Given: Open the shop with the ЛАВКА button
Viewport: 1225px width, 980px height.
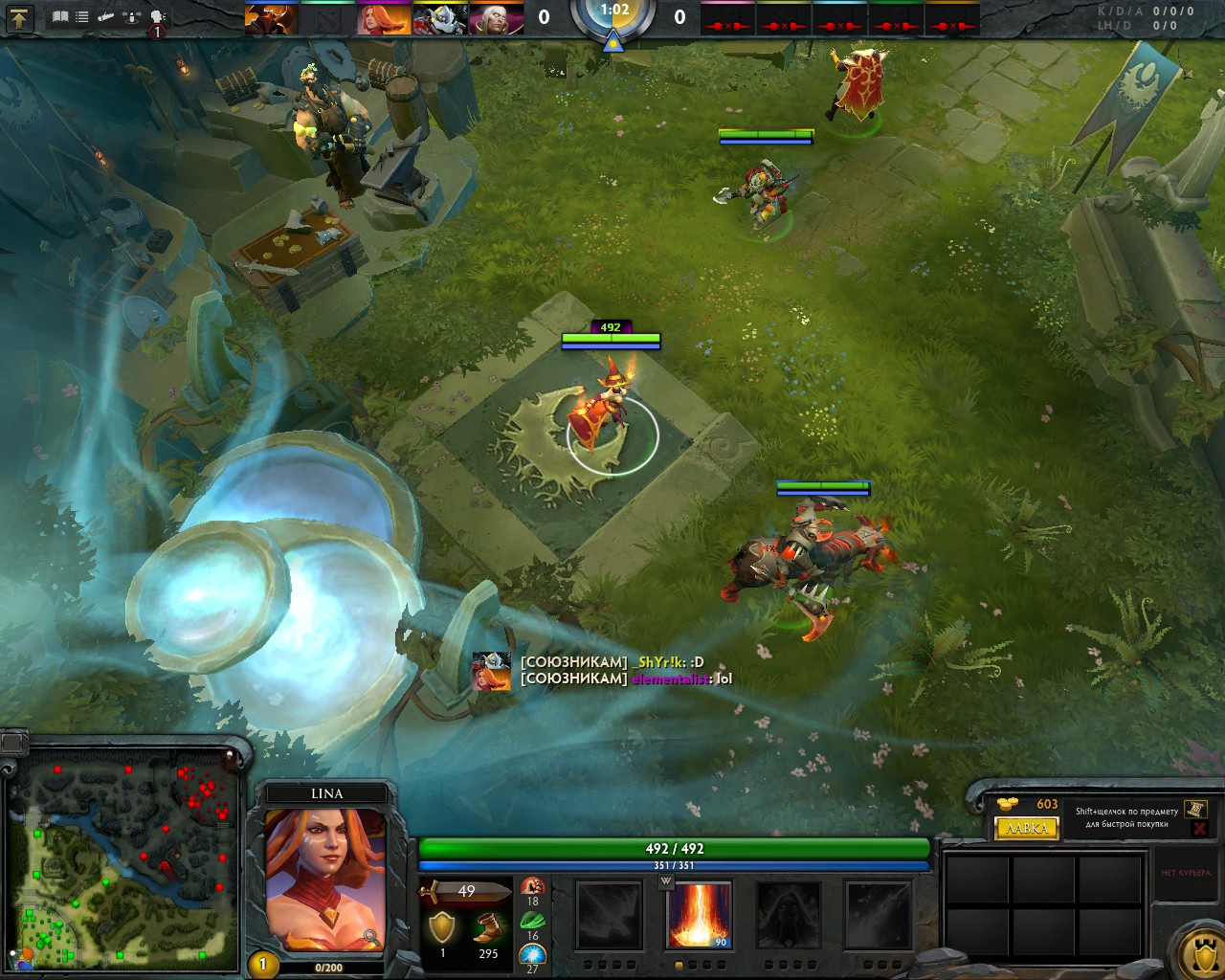Looking at the screenshot, I should point(1027,829).
